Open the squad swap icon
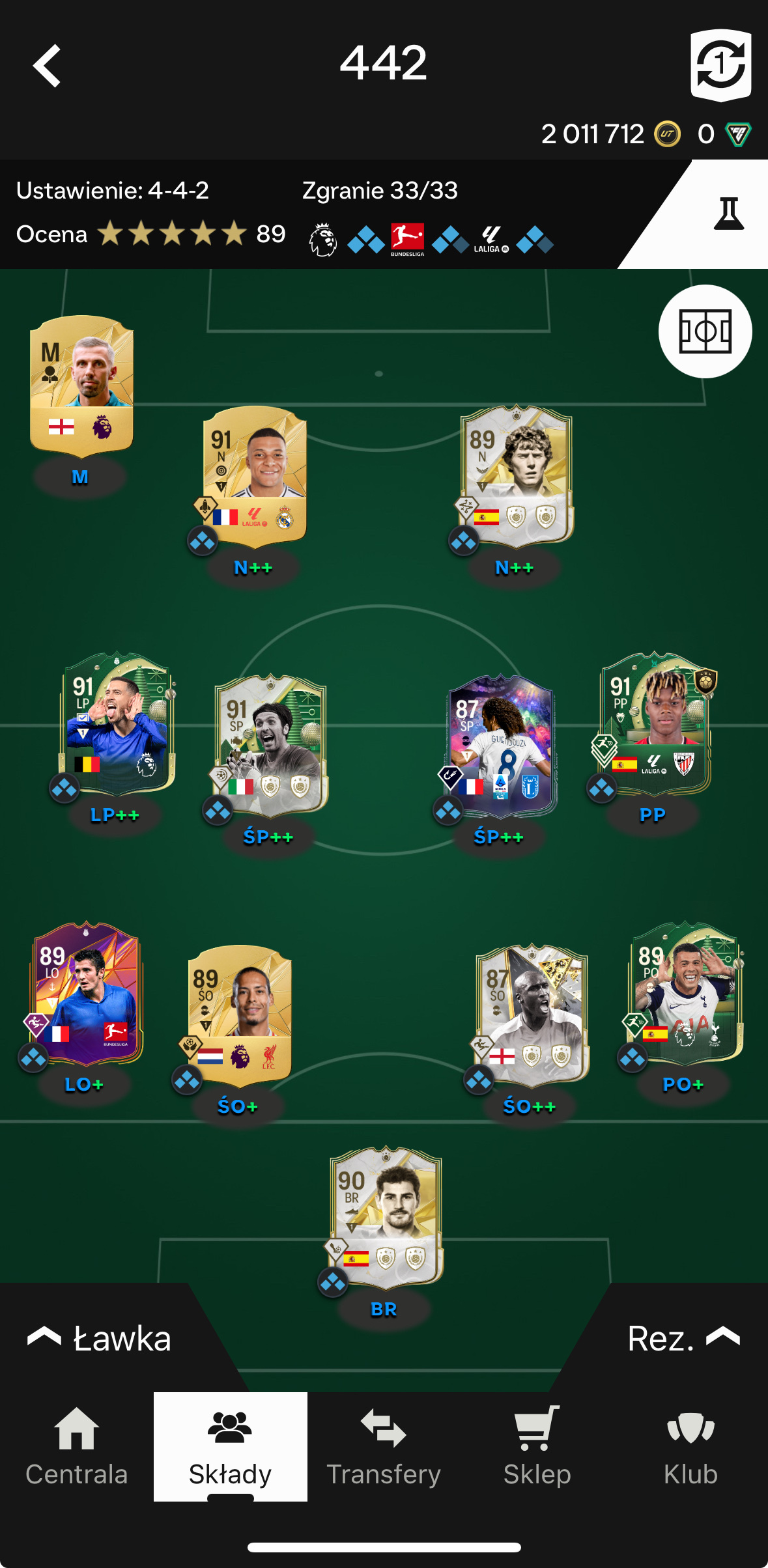Viewport: 768px width, 1568px height. pyautogui.click(x=720, y=65)
